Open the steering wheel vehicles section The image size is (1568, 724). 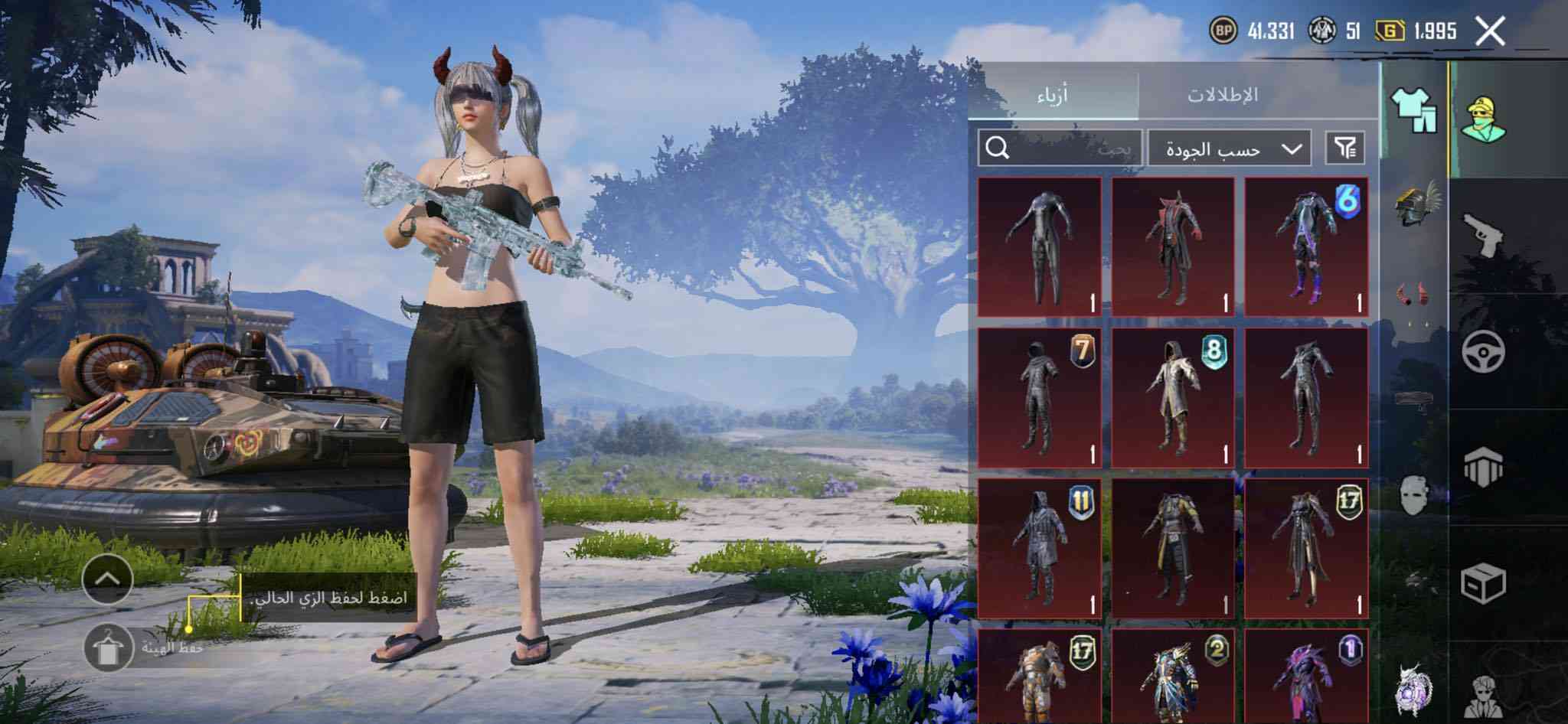[x=1485, y=351]
